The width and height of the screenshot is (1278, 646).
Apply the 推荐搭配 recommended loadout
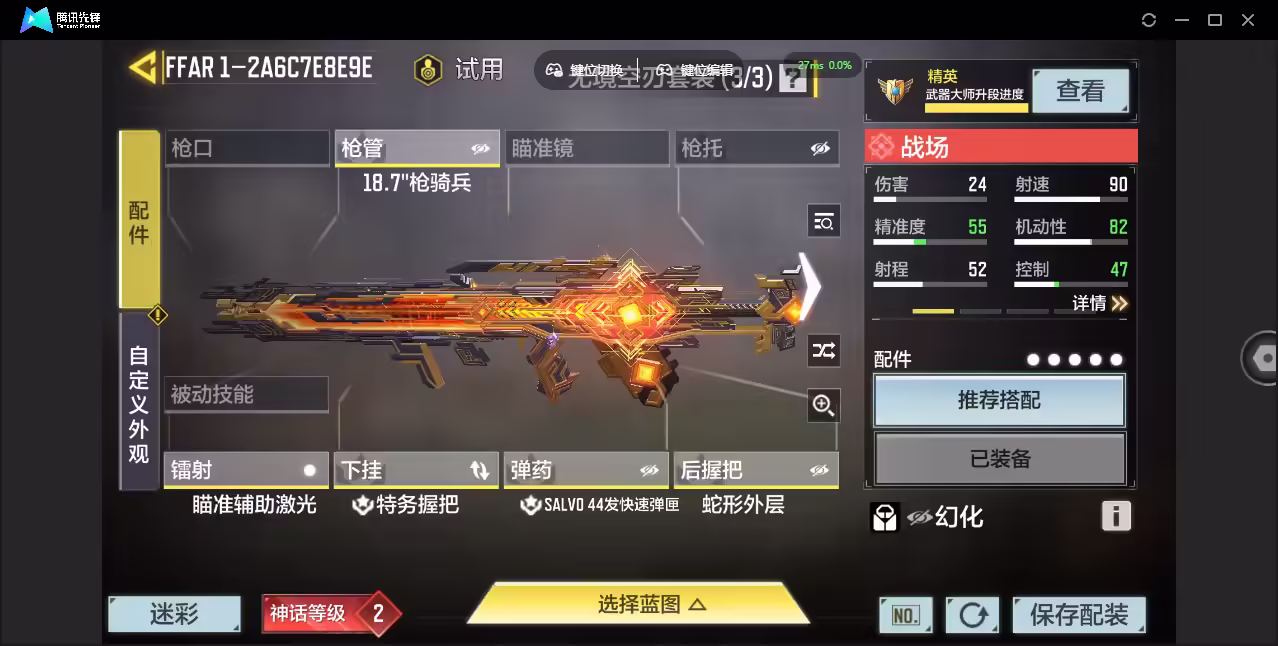tap(999, 401)
